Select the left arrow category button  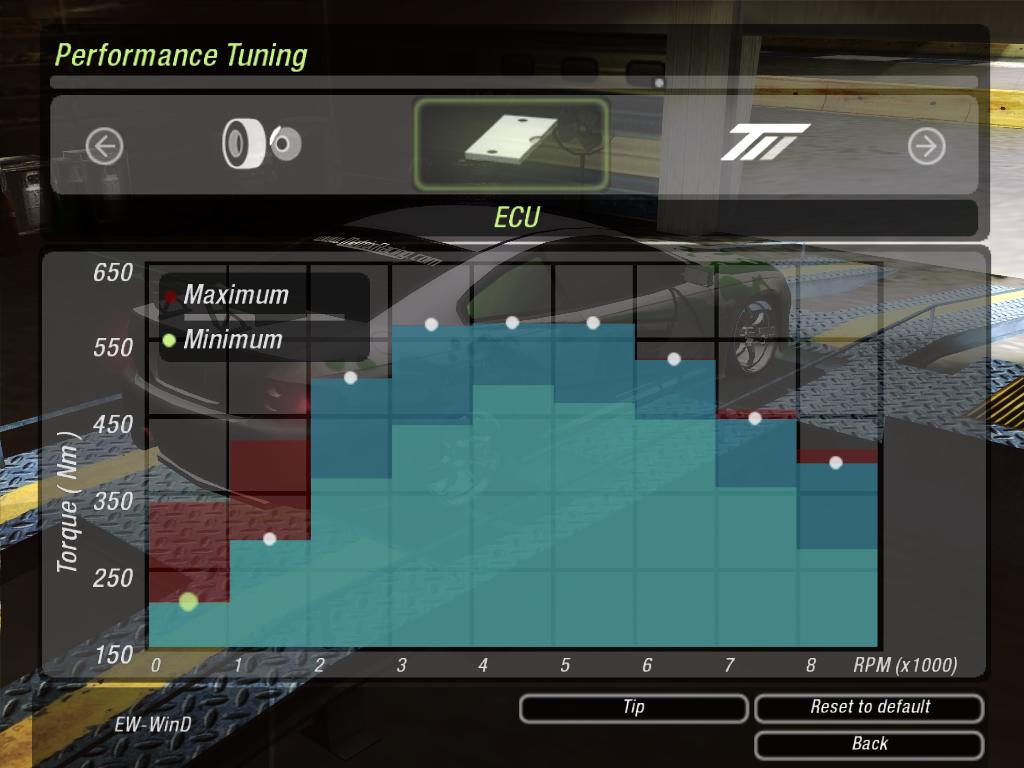pos(104,147)
